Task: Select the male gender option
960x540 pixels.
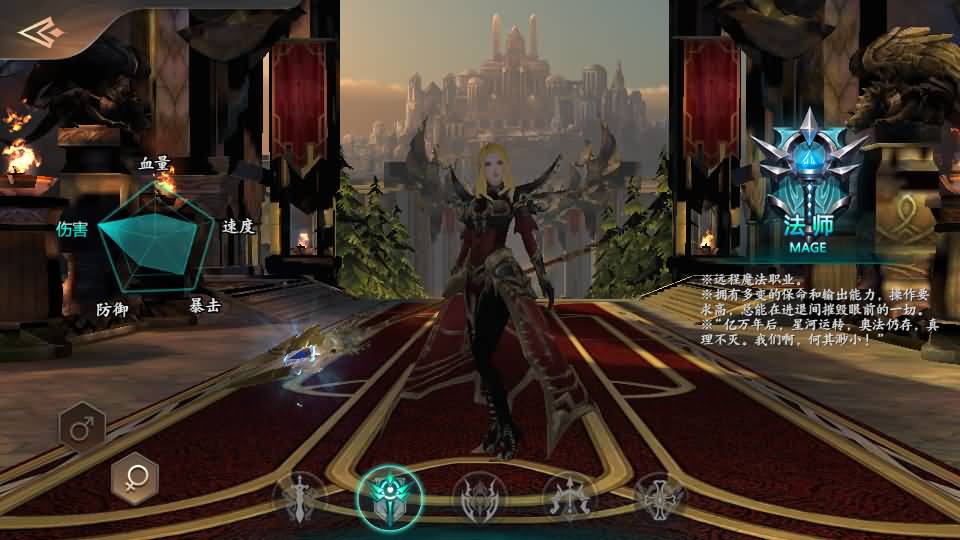Action: coord(82,430)
